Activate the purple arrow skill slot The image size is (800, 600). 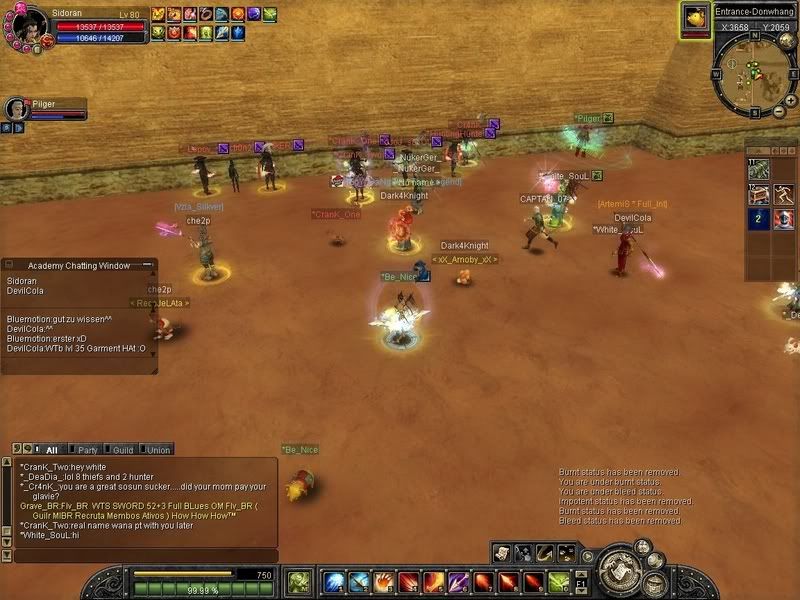coord(458,581)
